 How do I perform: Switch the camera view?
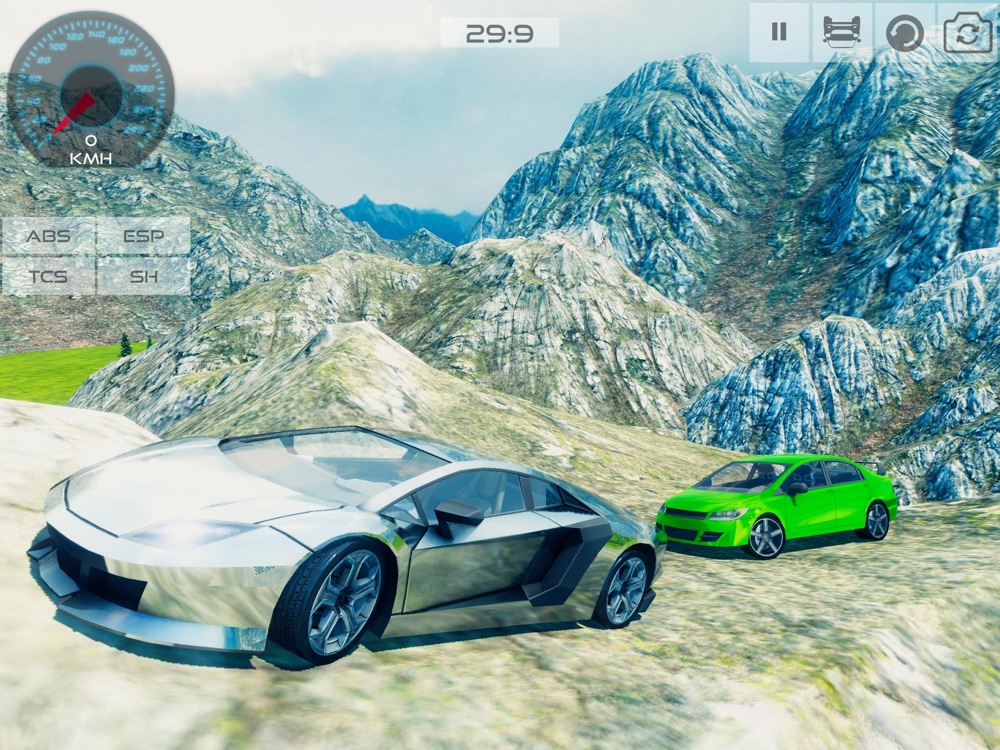967,32
